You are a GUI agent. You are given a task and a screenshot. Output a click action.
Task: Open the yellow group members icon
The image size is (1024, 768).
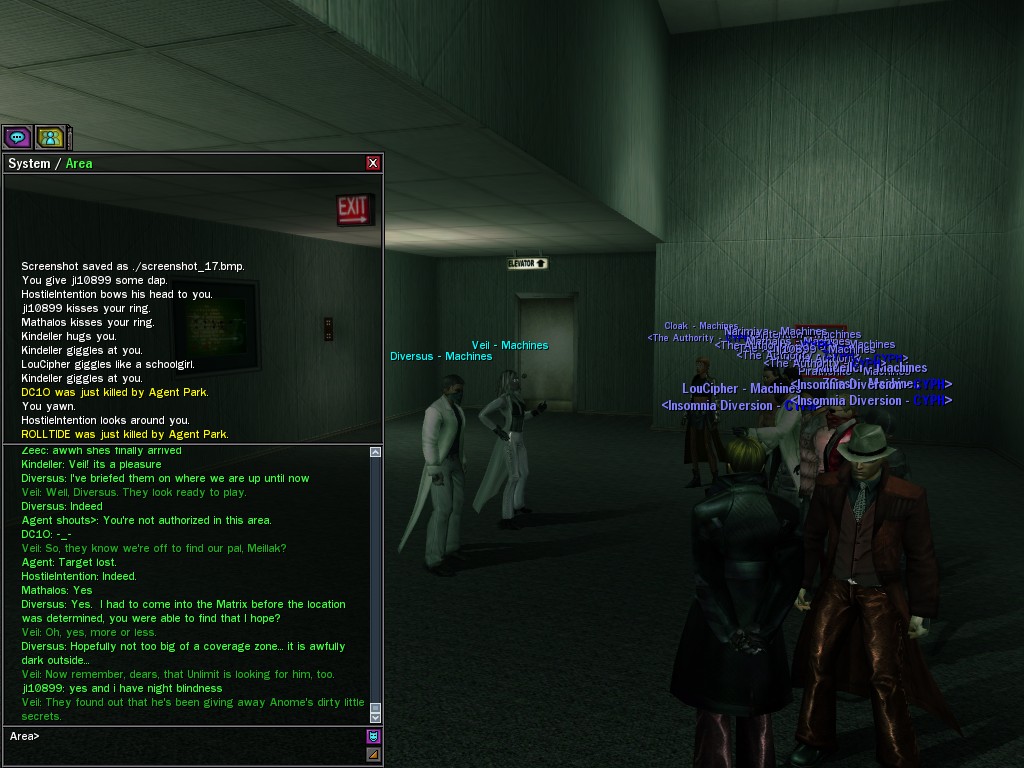point(50,137)
